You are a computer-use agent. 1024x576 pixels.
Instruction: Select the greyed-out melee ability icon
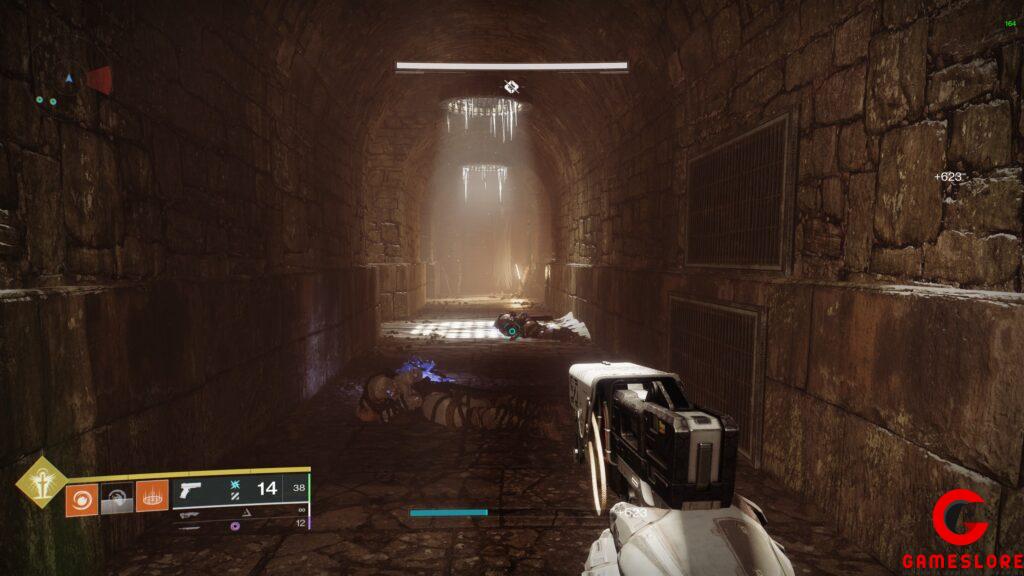pyautogui.click(x=117, y=499)
